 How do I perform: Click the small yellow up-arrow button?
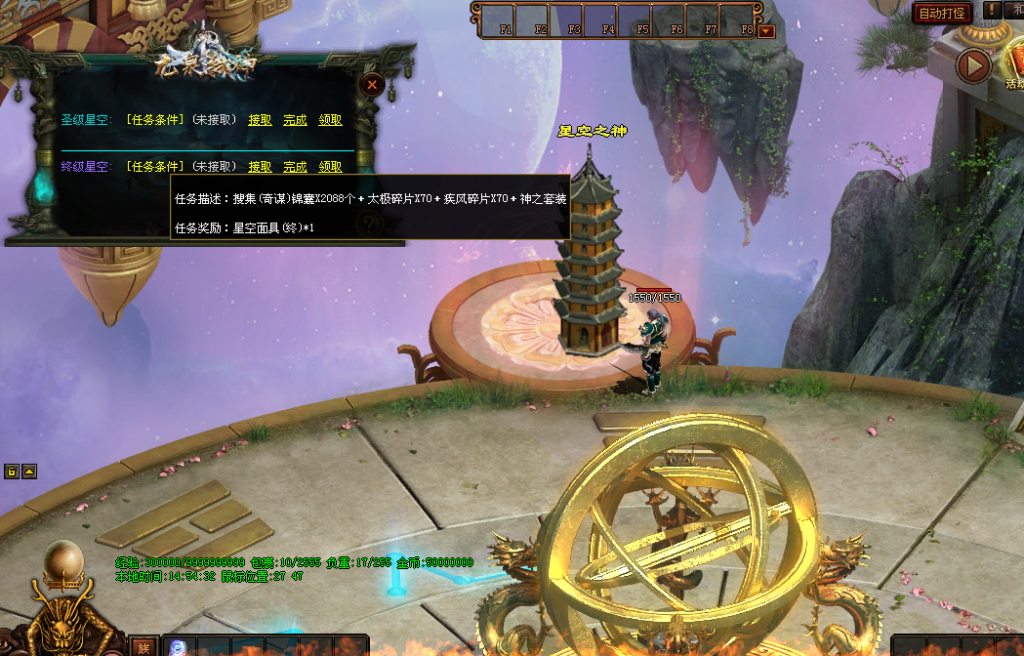(29, 471)
